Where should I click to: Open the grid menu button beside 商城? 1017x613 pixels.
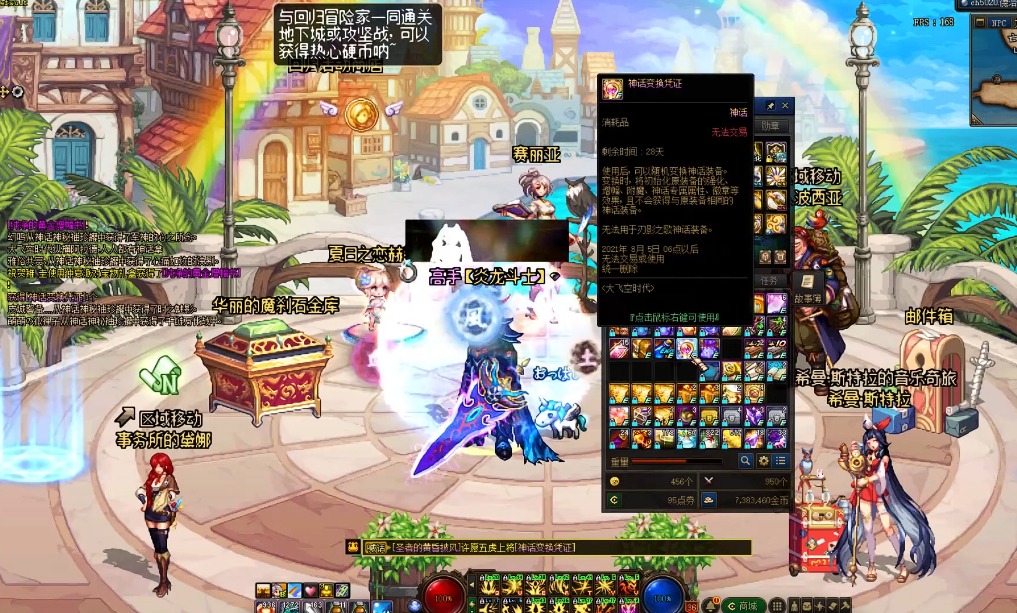coord(778,605)
